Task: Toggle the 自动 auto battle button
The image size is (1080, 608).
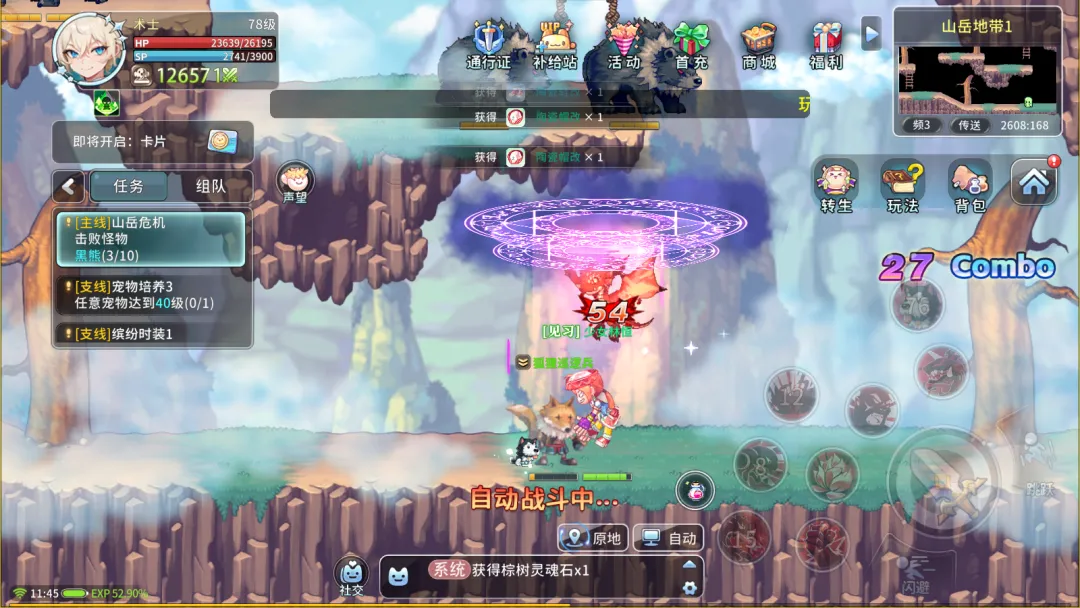Action: click(669, 538)
